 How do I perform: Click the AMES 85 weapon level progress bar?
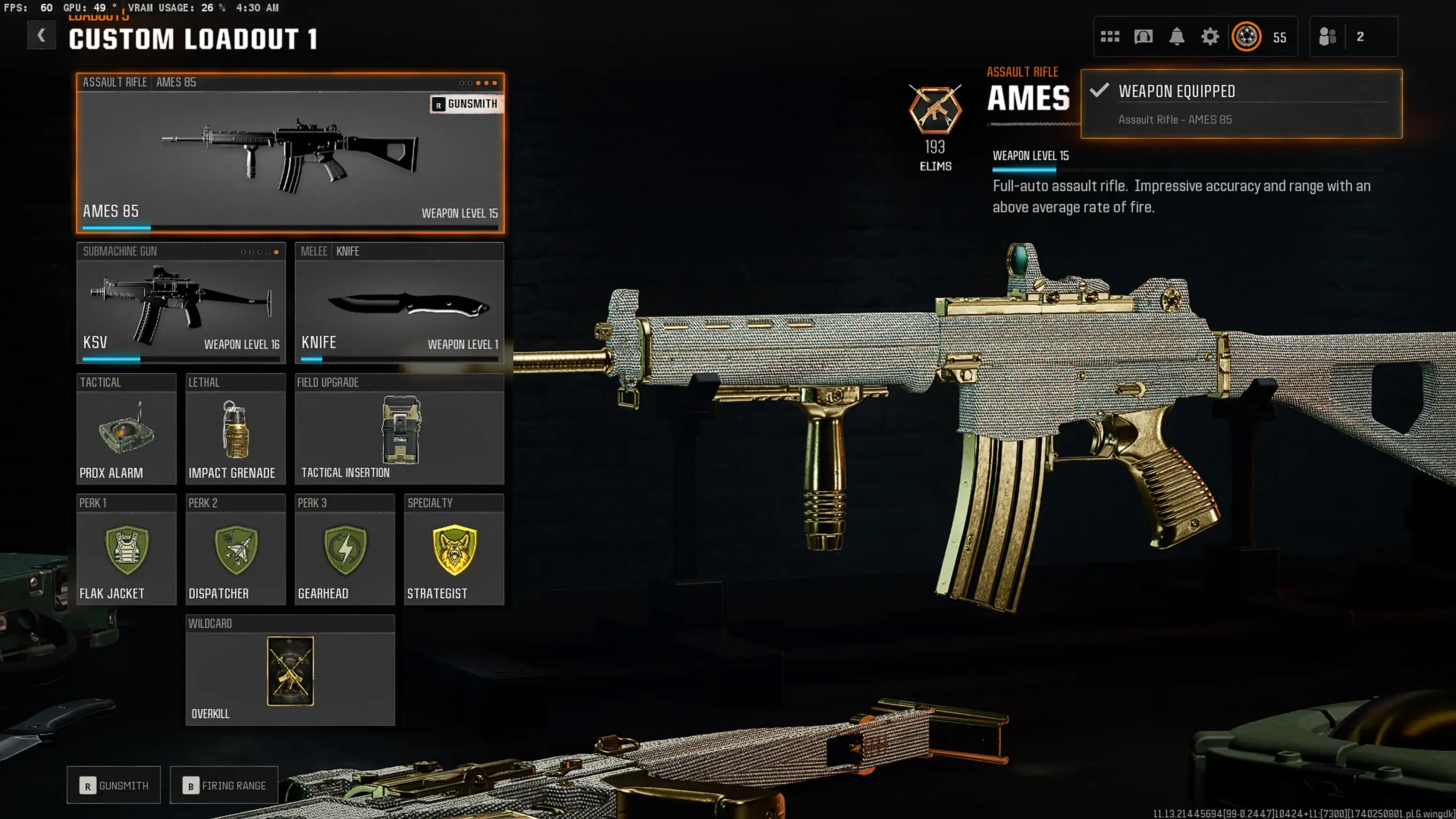116,227
